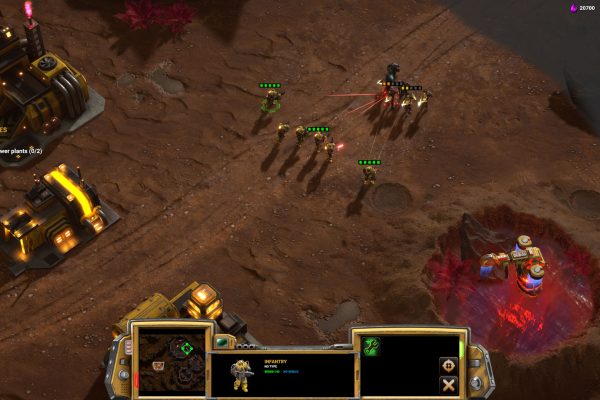600x400 pixels.
Task: Click the X cancel command button
Action: coord(448,384)
